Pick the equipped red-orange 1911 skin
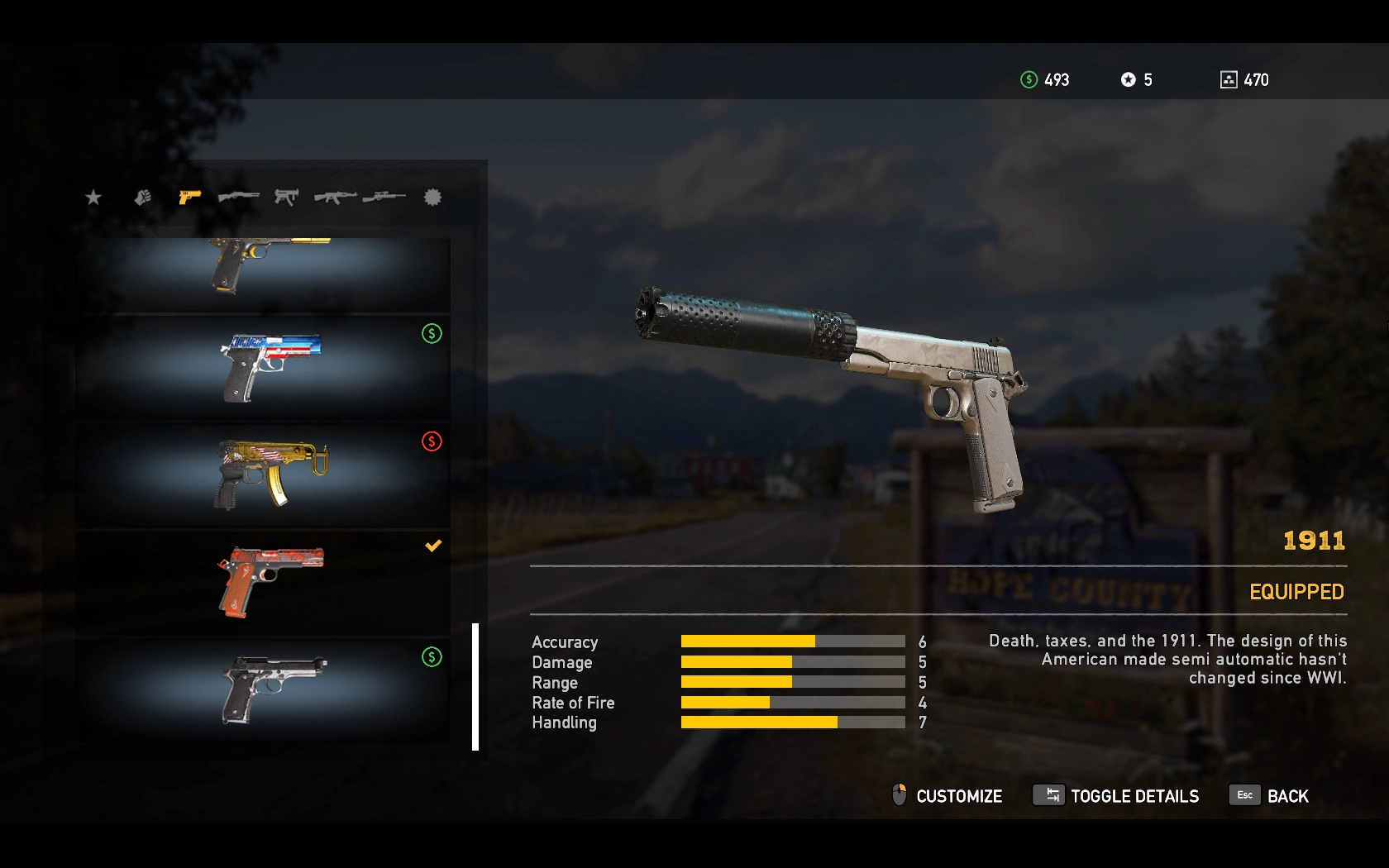Image resolution: width=1389 pixels, height=868 pixels. (263, 582)
